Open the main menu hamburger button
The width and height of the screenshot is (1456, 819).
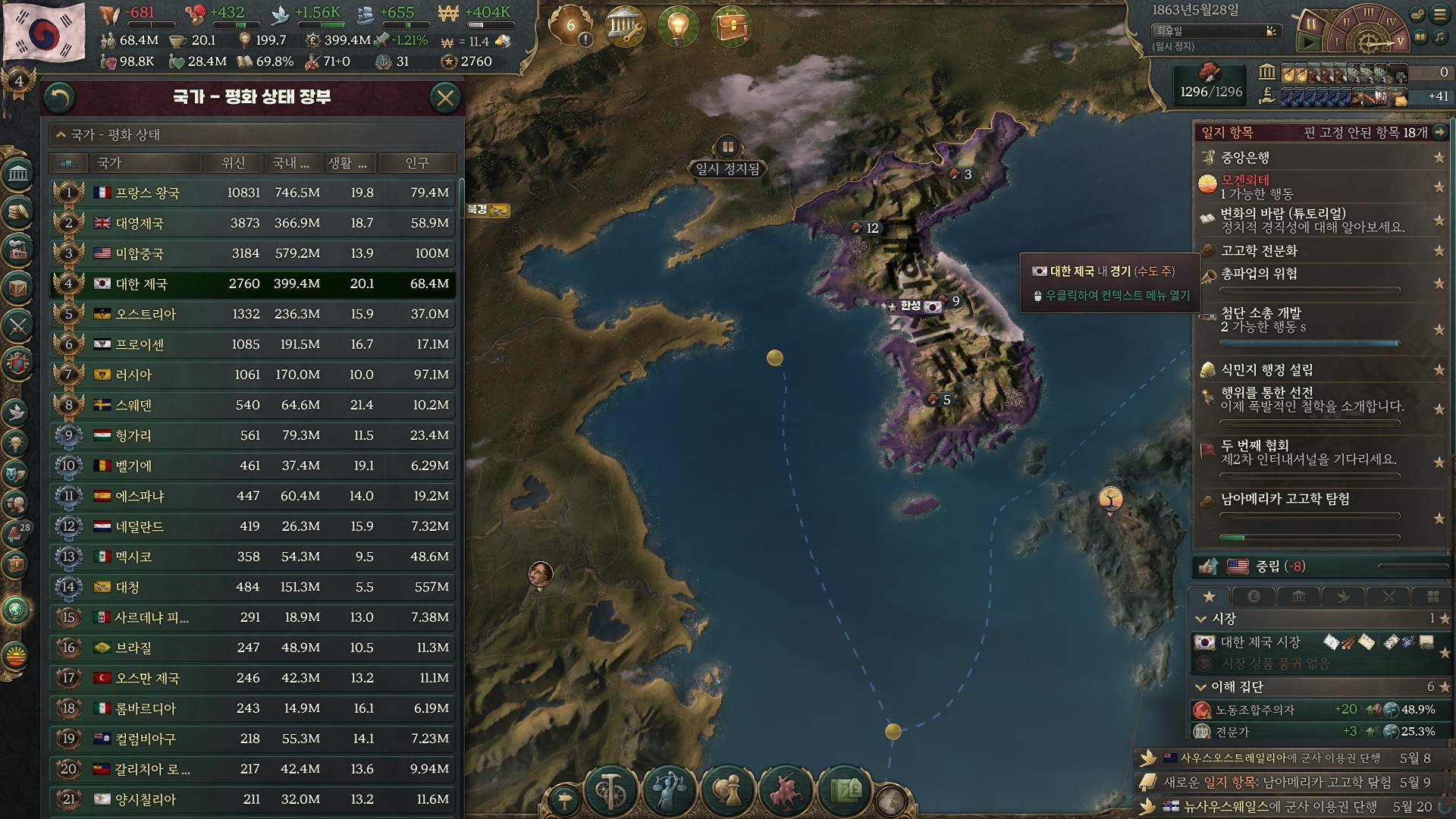coord(1439,14)
